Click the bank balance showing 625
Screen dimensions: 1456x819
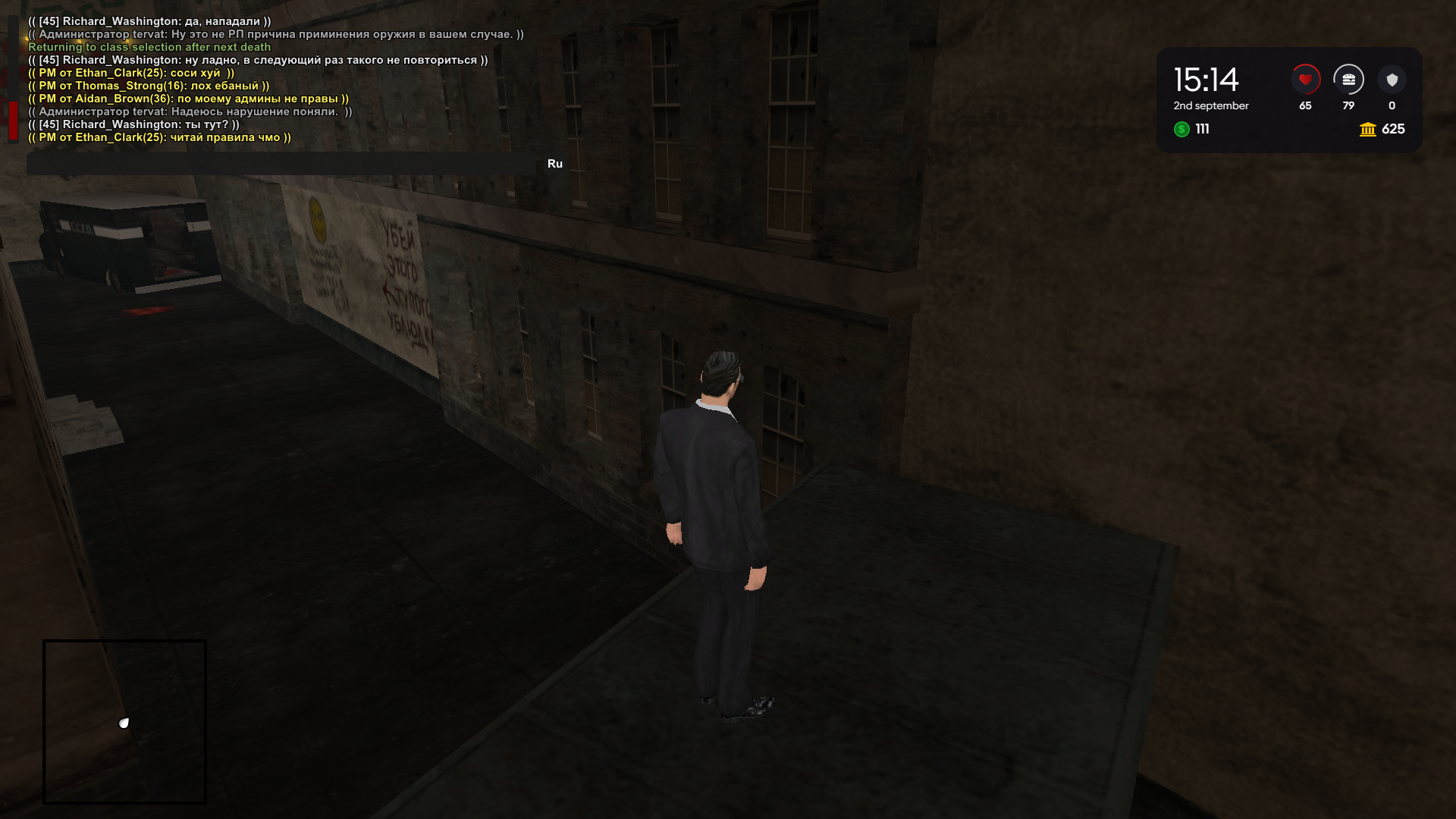coord(1394,130)
